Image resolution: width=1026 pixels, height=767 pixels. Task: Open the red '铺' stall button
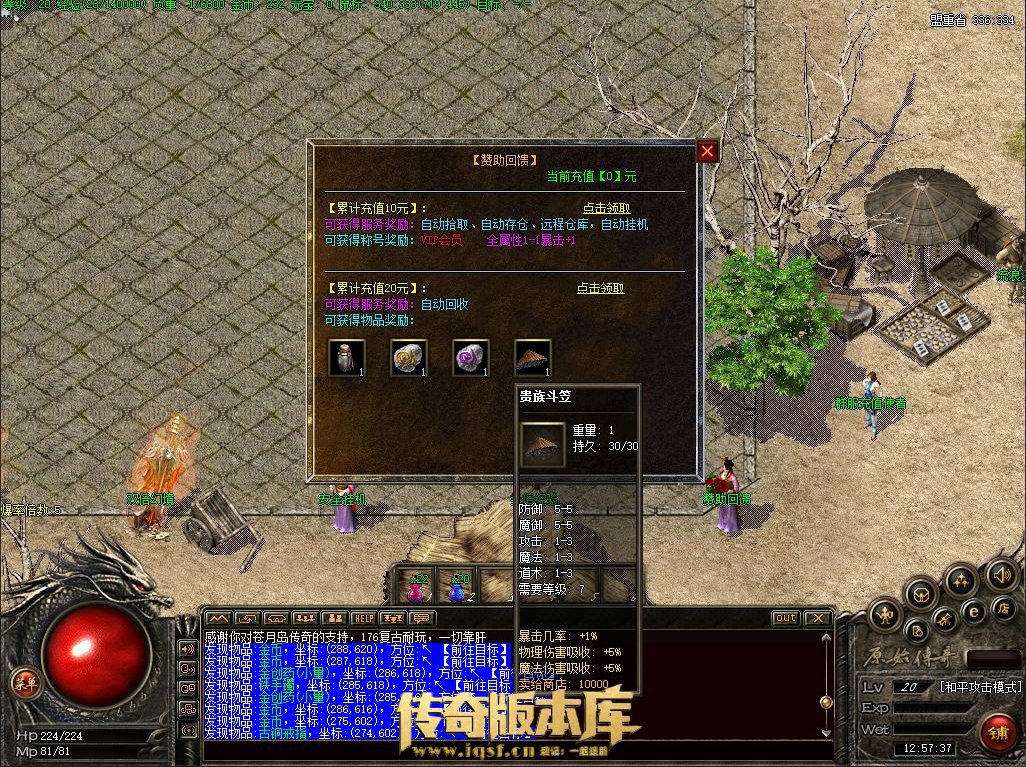point(997,732)
